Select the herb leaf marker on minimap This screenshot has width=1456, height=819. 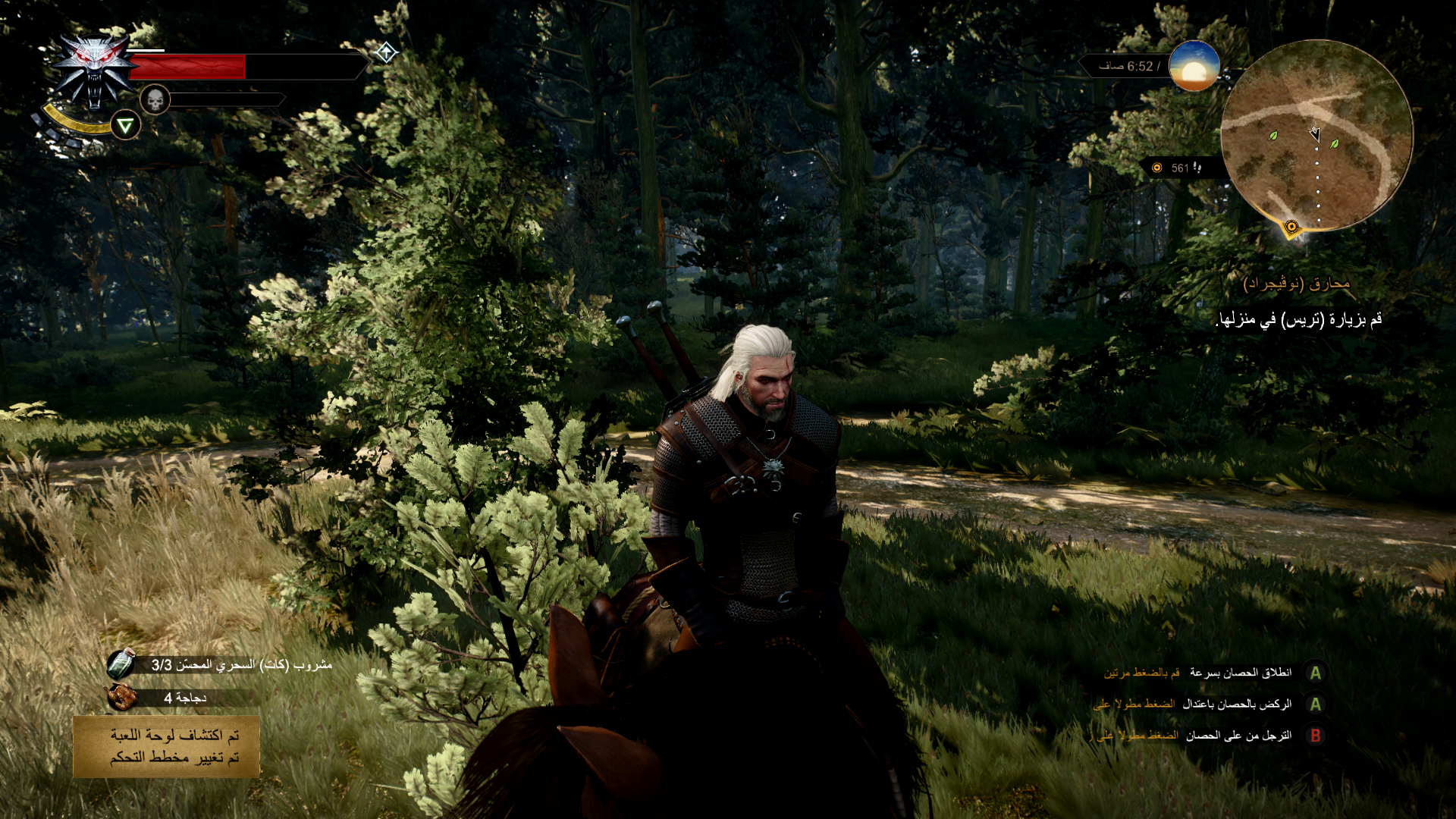click(1273, 136)
